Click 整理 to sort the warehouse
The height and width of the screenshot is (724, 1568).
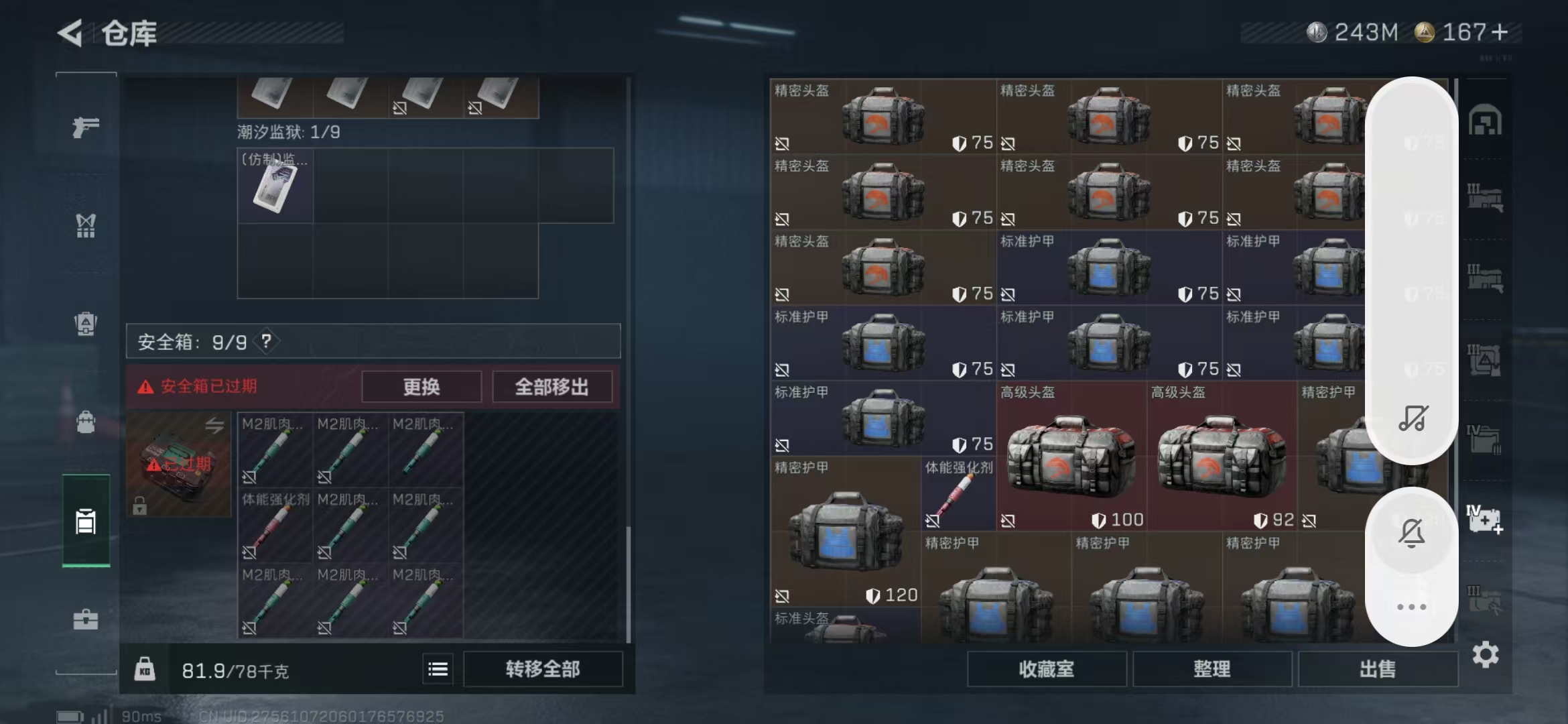pos(1212,669)
